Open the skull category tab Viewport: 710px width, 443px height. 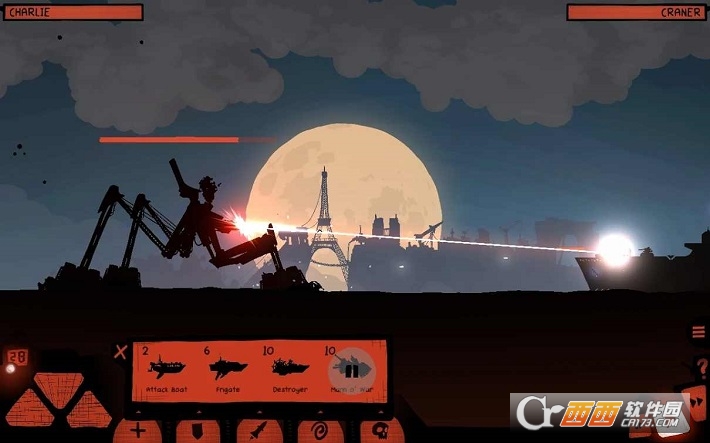(380, 431)
